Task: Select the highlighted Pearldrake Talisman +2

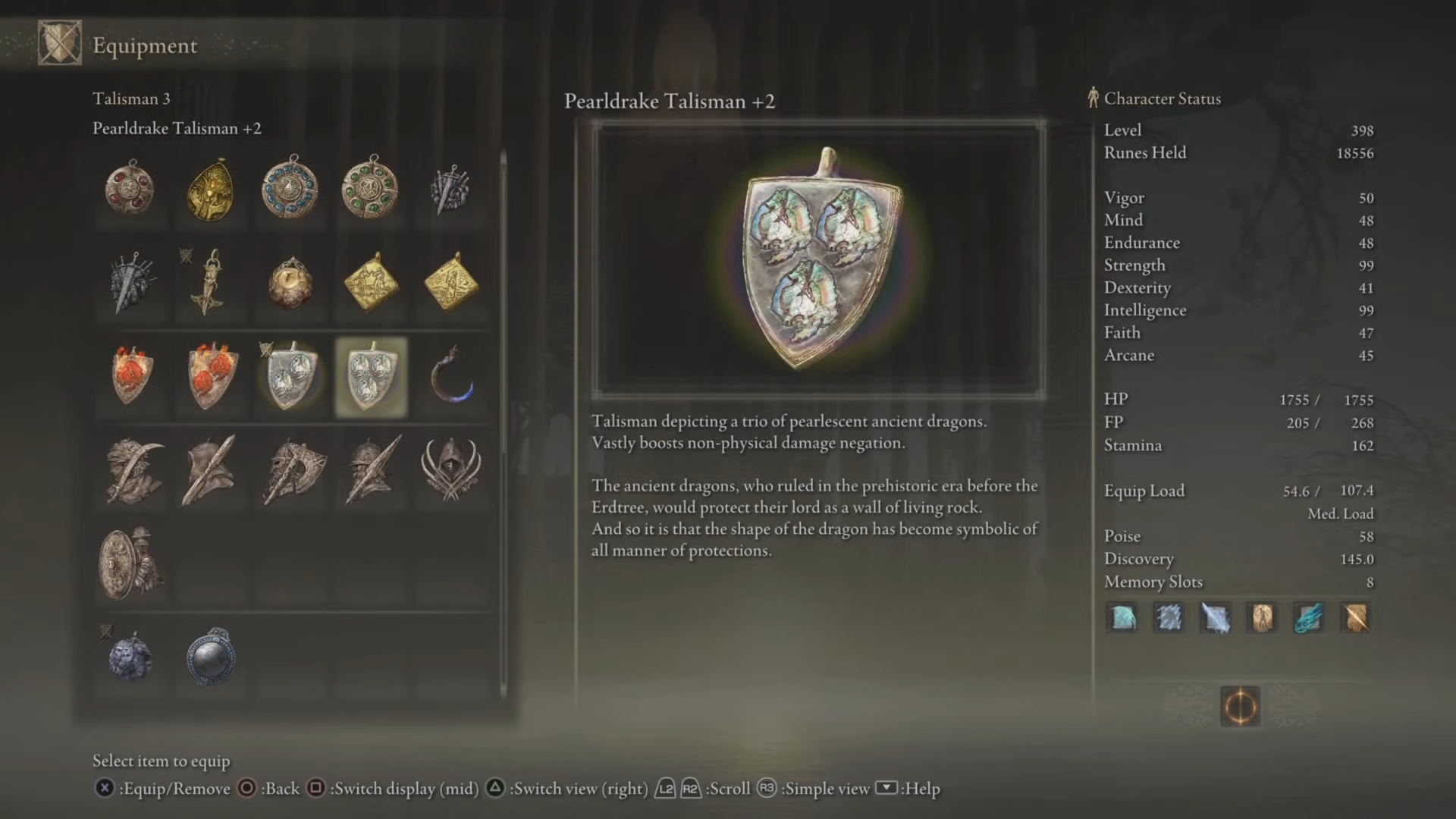Action: coord(371,377)
